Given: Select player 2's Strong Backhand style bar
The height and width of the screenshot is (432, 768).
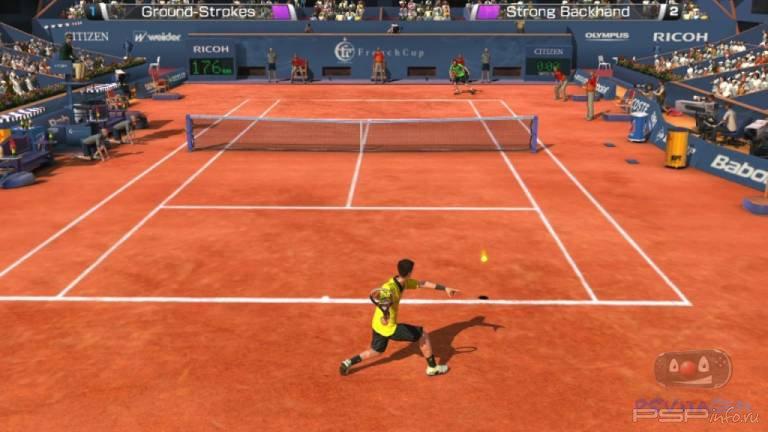Looking at the screenshot, I should click(x=567, y=12).
